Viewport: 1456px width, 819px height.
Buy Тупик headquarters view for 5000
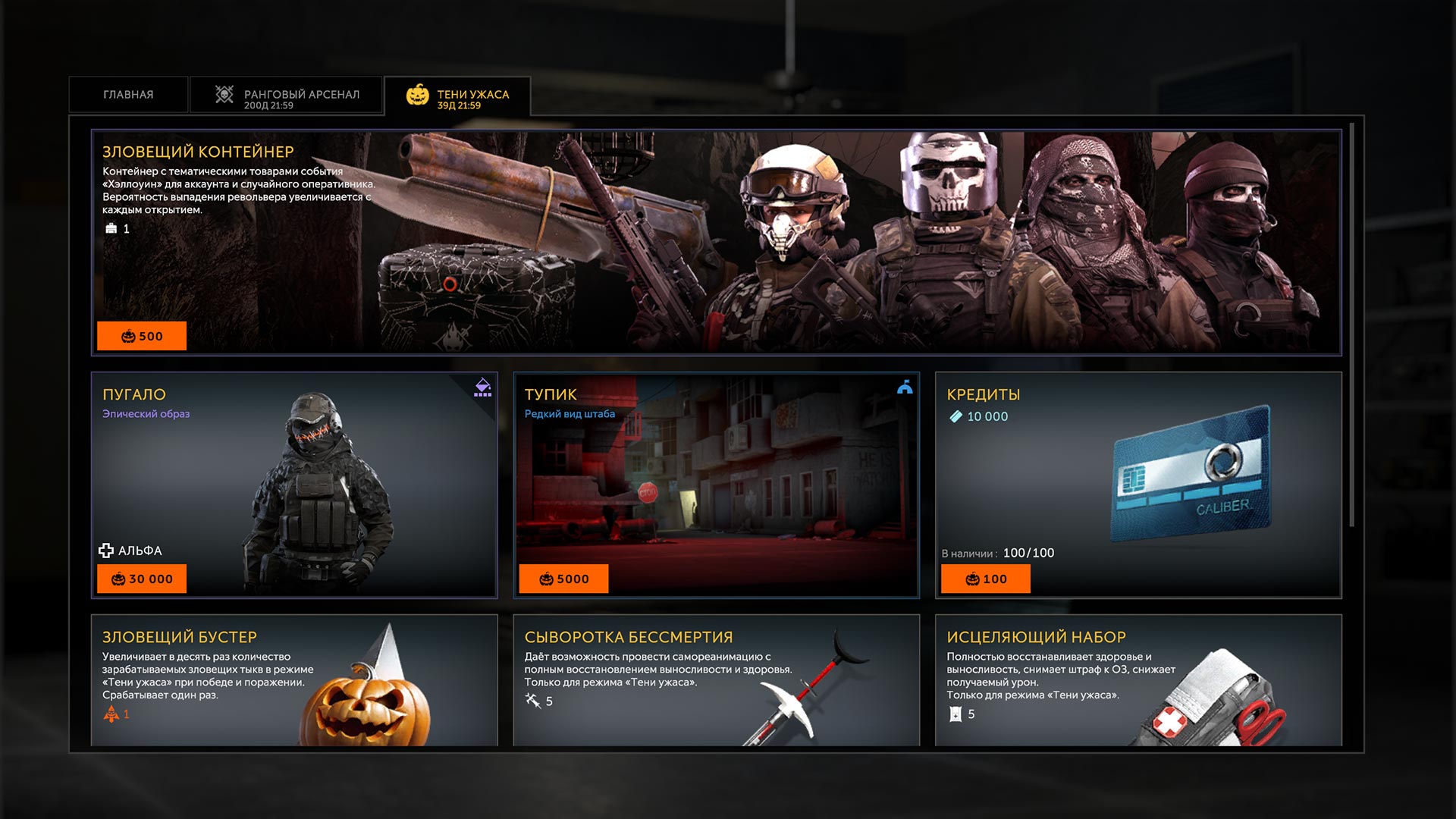click(563, 579)
